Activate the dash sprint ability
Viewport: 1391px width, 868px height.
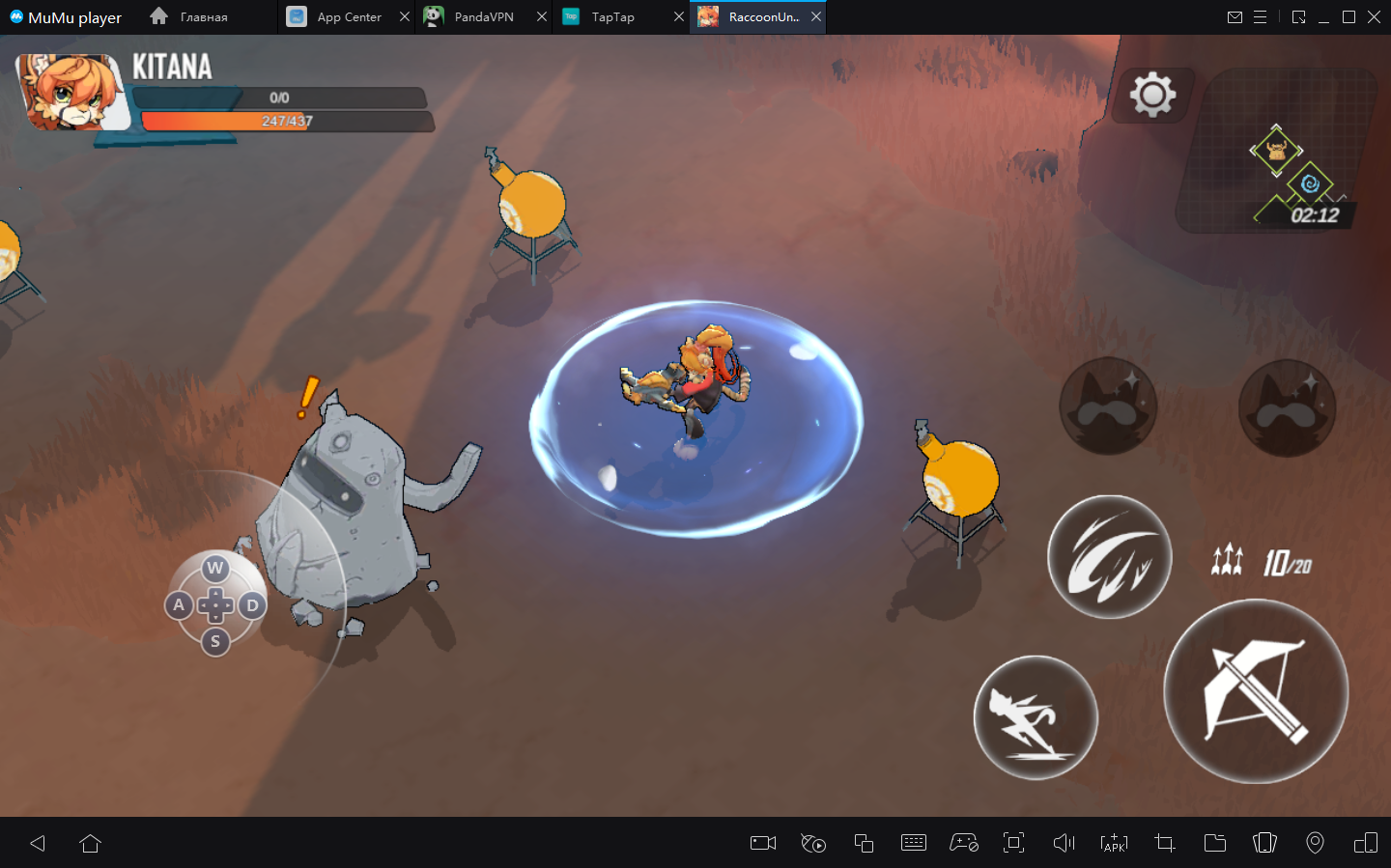tap(1036, 718)
